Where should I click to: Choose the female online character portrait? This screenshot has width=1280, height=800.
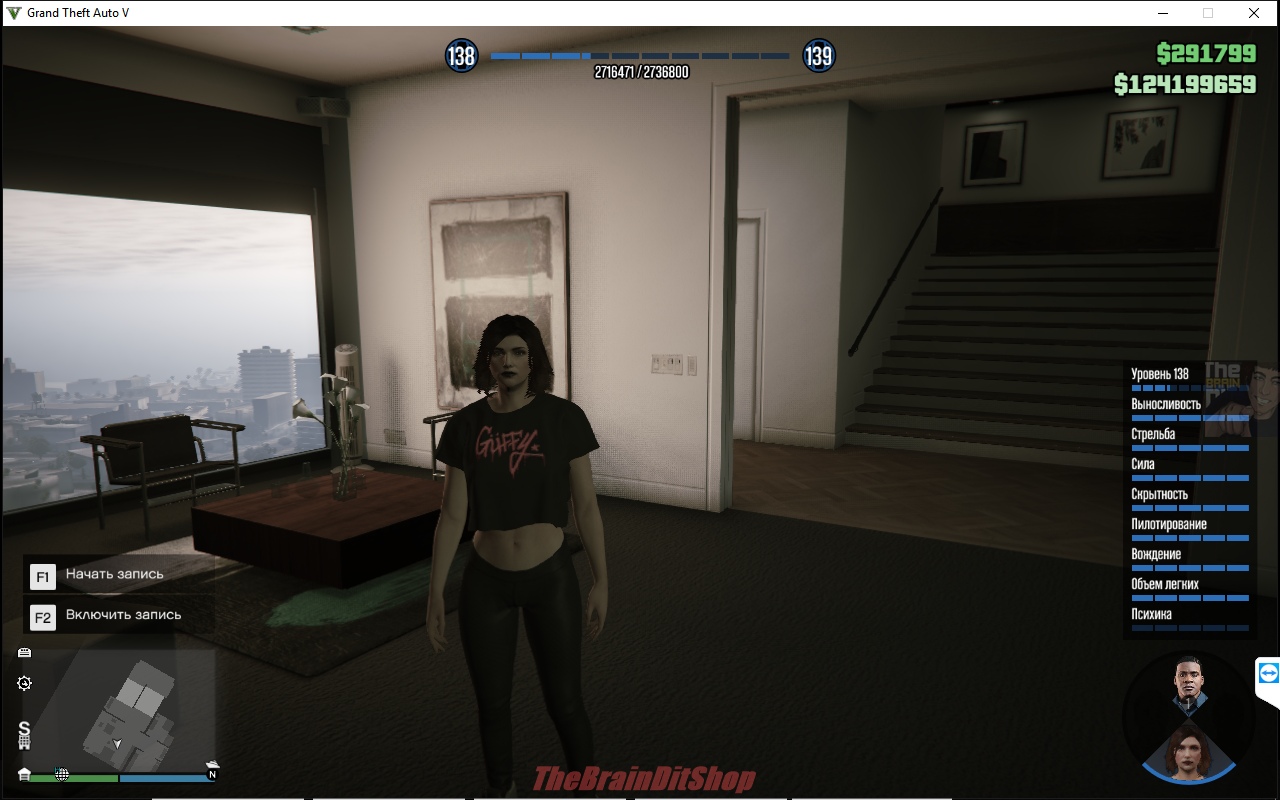(x=1189, y=749)
